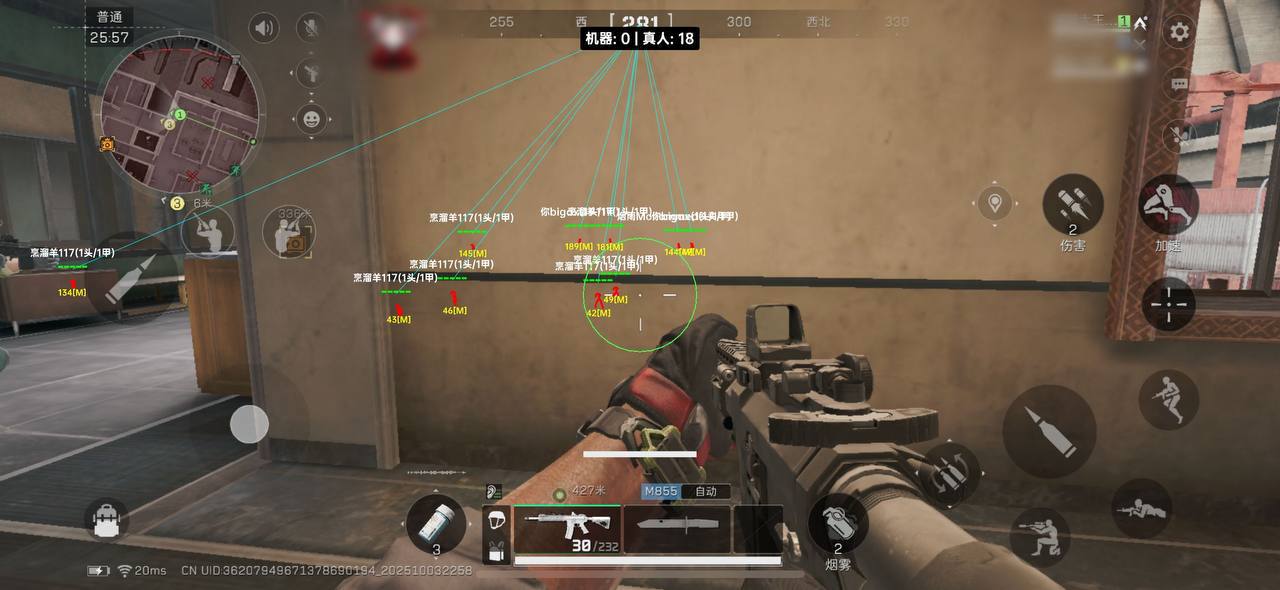The image size is (1280, 590).
Task: Activate the 加速 sprint skill
Action: tap(1168, 205)
